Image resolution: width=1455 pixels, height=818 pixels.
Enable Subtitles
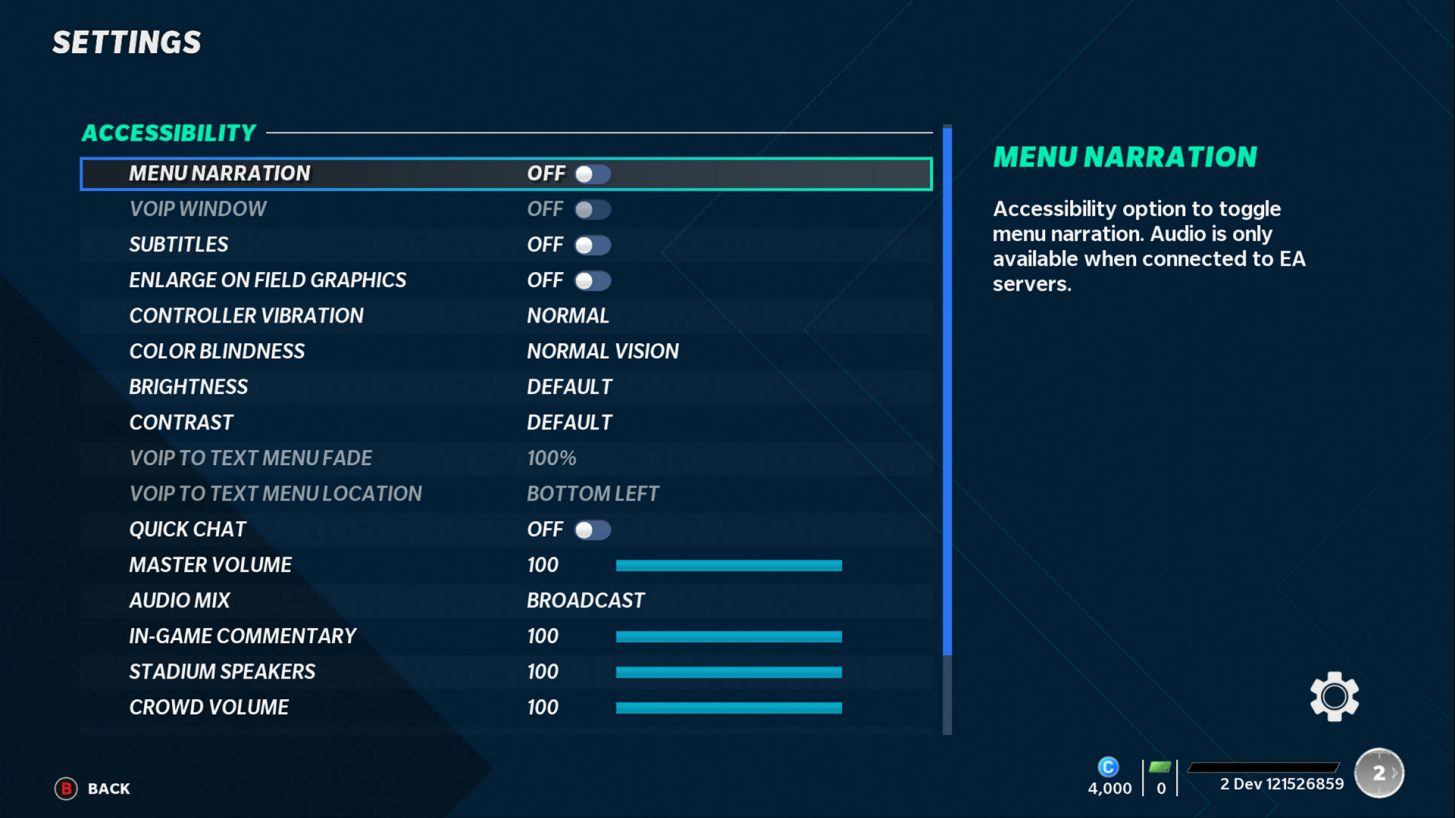592,244
